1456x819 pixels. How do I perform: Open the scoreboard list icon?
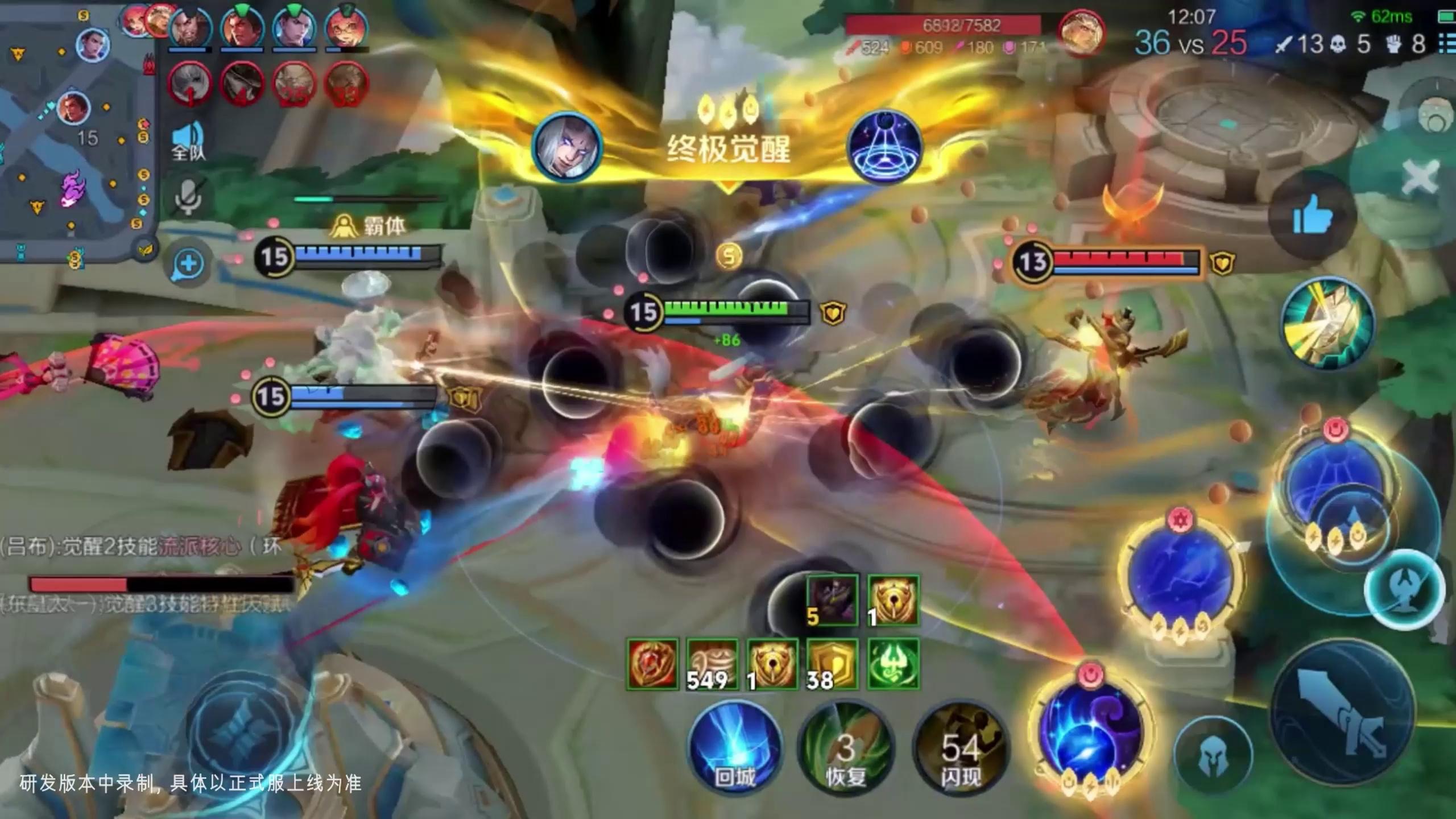coord(1447,43)
